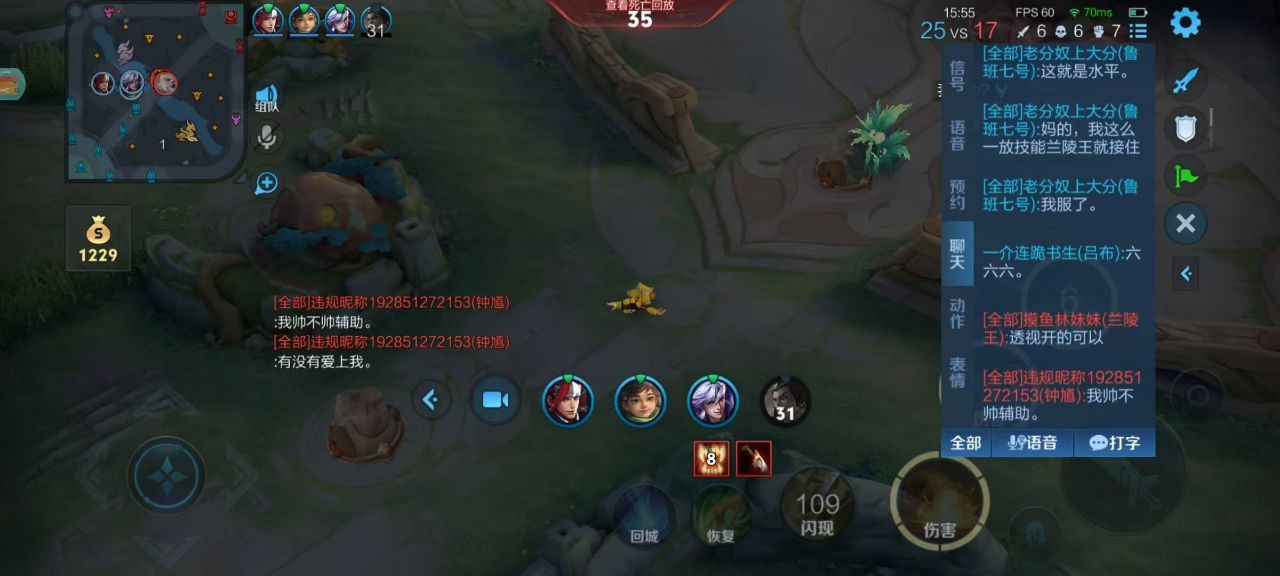The height and width of the screenshot is (576, 1280).
Task: Choose 语音 voice input button
Action: coord(1032,442)
